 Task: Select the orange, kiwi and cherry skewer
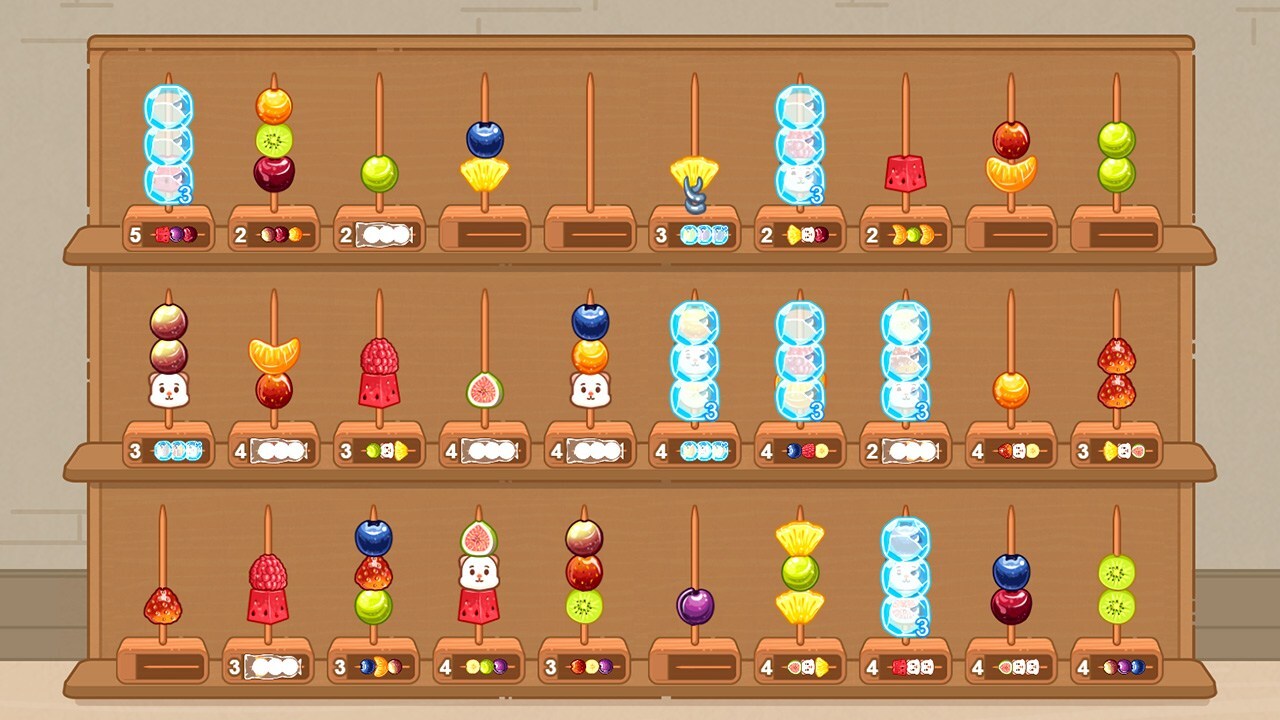click(x=273, y=140)
